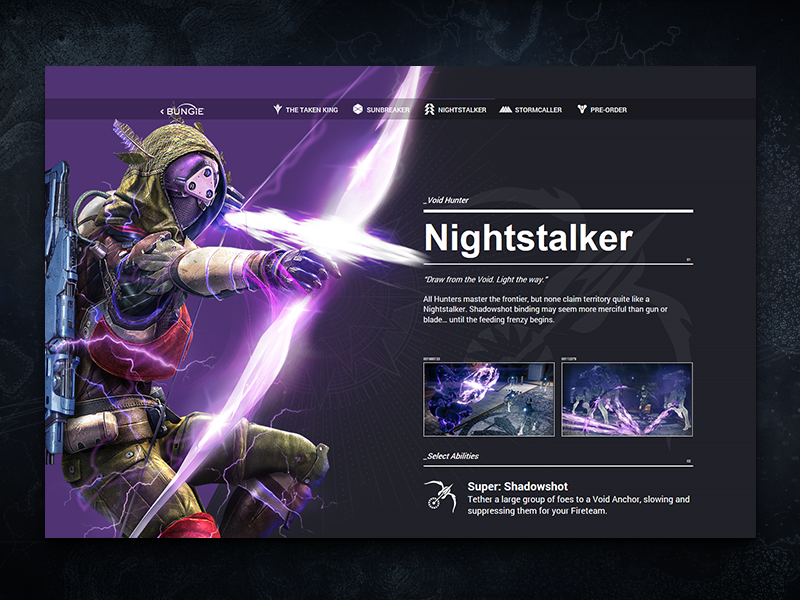Go back to Bungie home link

tap(183, 110)
